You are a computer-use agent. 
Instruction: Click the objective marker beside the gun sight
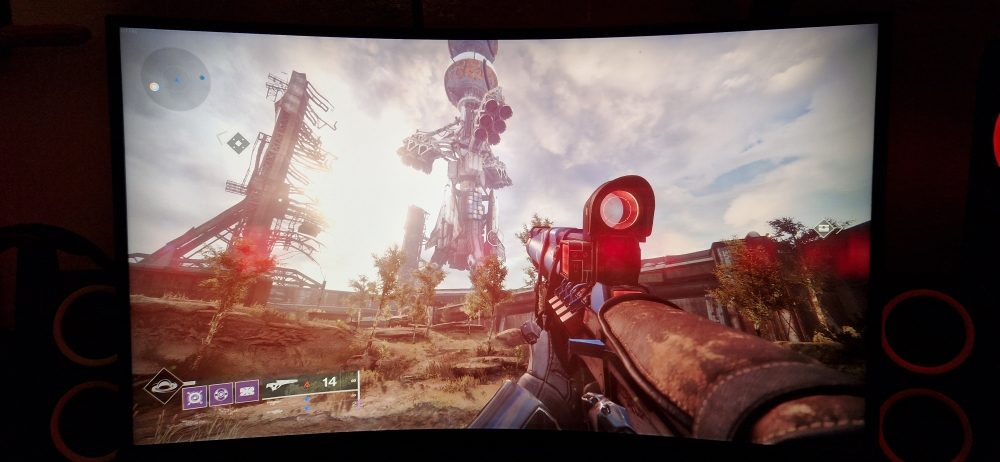point(825,228)
